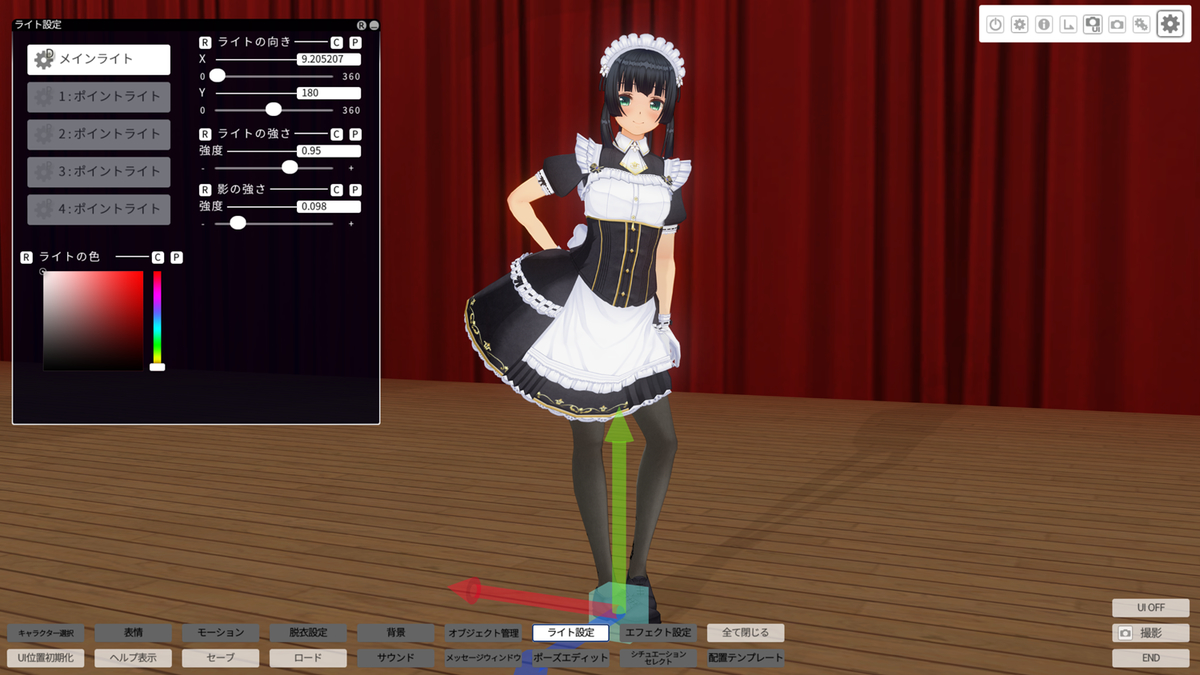Open the 表情 expression panel
Image resolution: width=1200 pixels, height=675 pixels.
pos(133,632)
